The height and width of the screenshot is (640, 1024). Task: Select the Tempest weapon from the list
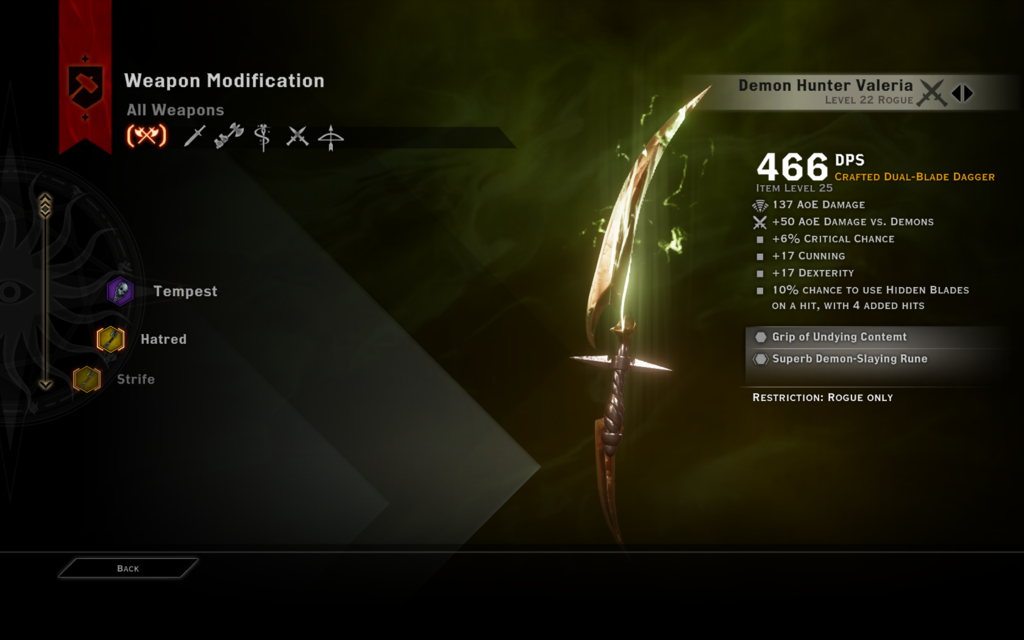click(184, 291)
